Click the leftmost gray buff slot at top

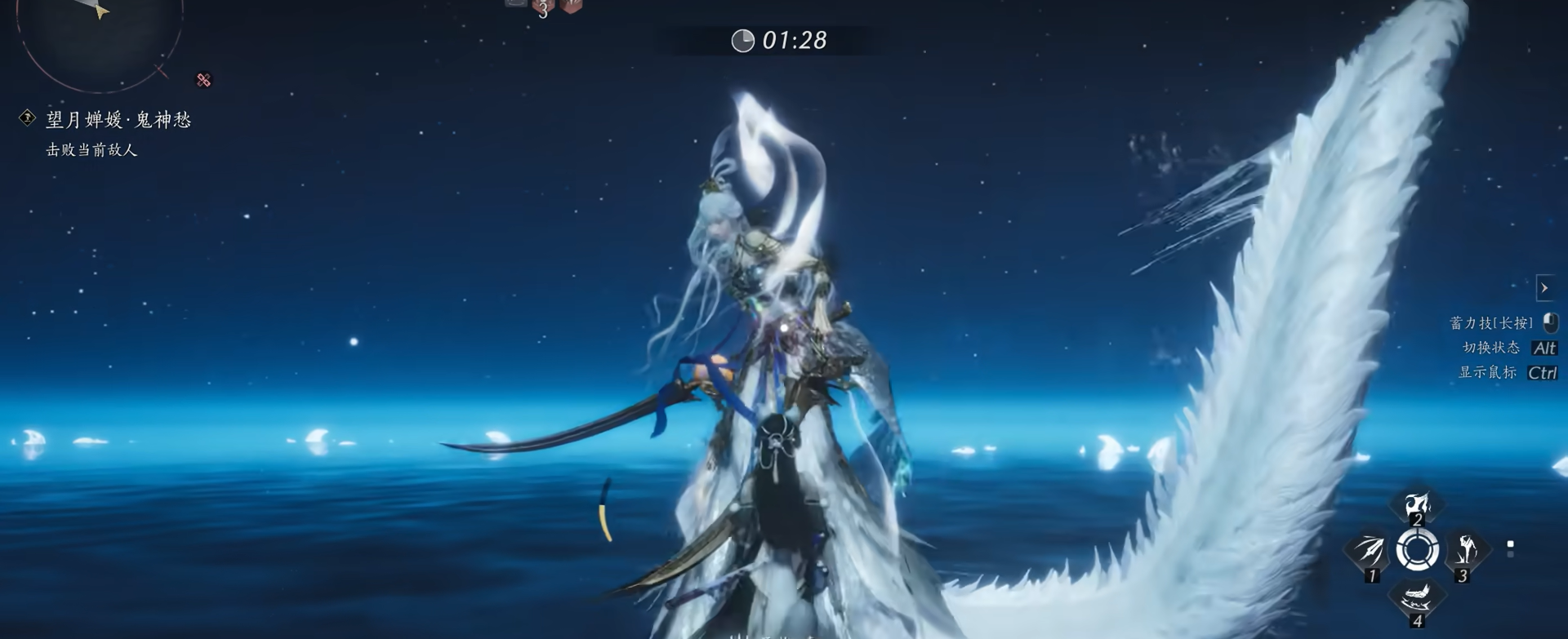(x=516, y=4)
